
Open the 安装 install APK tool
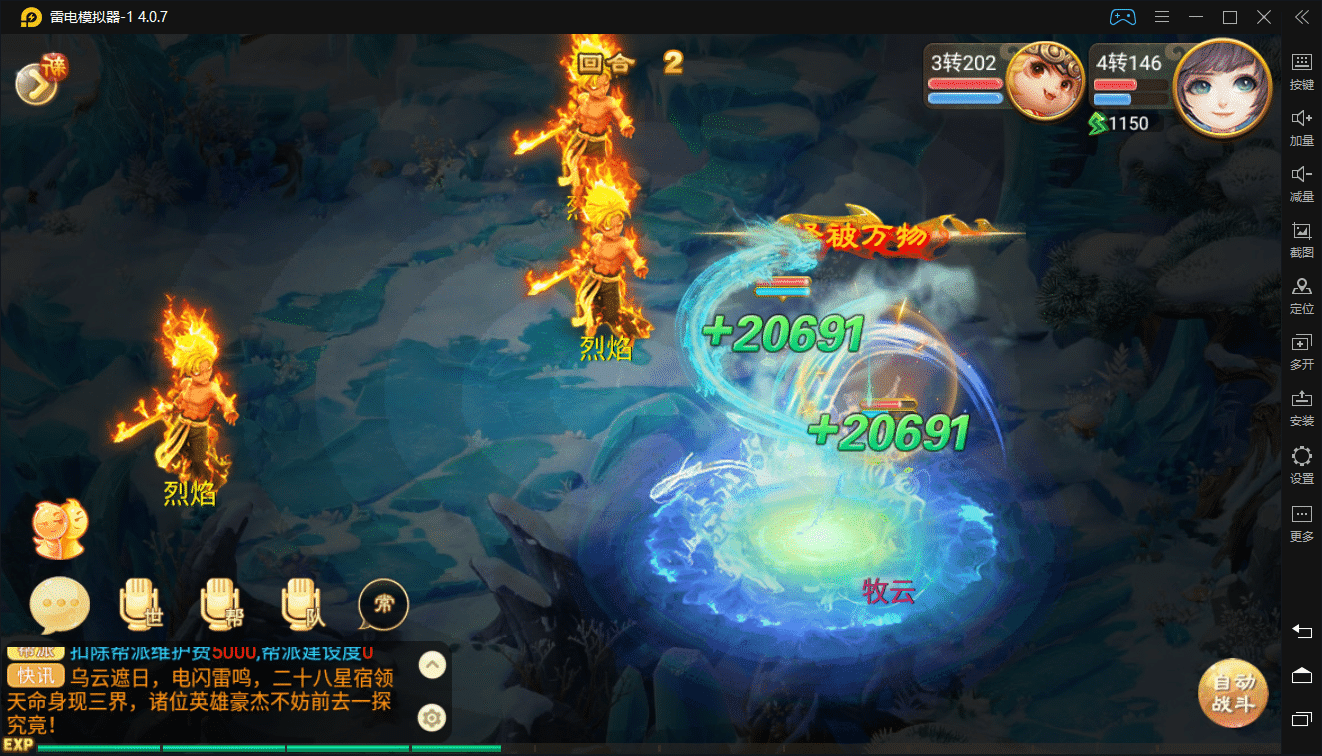click(1301, 407)
